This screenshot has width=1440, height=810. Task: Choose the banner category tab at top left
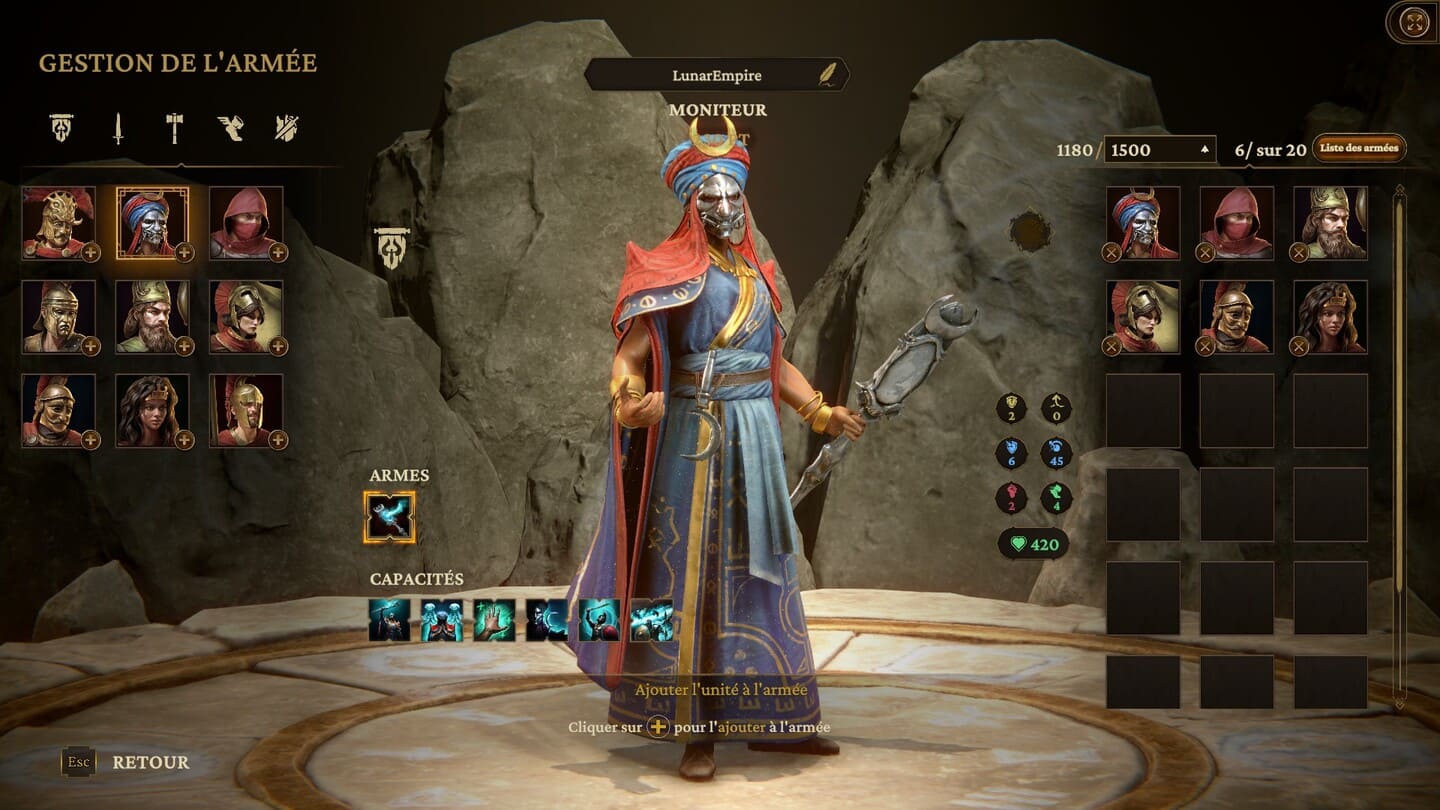point(62,128)
